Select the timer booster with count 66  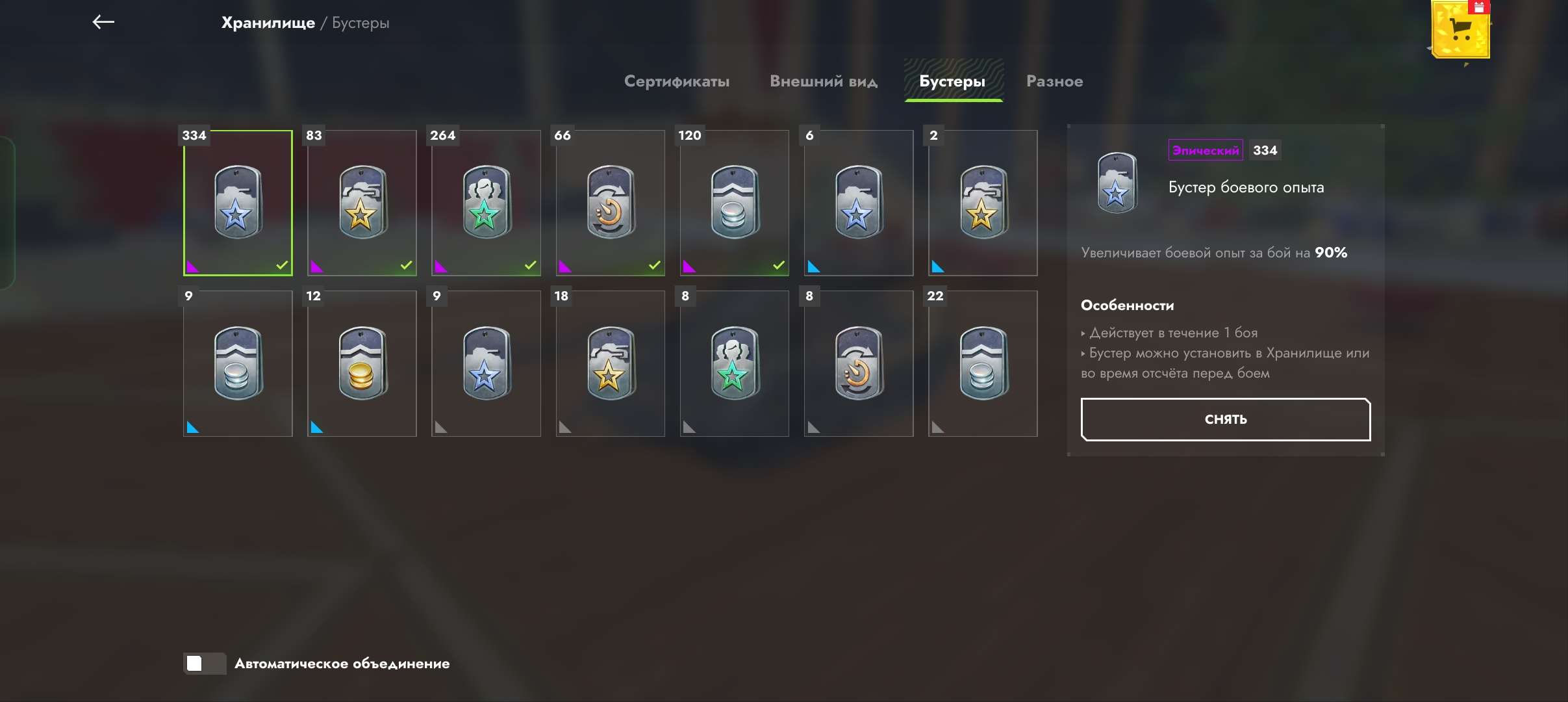click(x=610, y=203)
